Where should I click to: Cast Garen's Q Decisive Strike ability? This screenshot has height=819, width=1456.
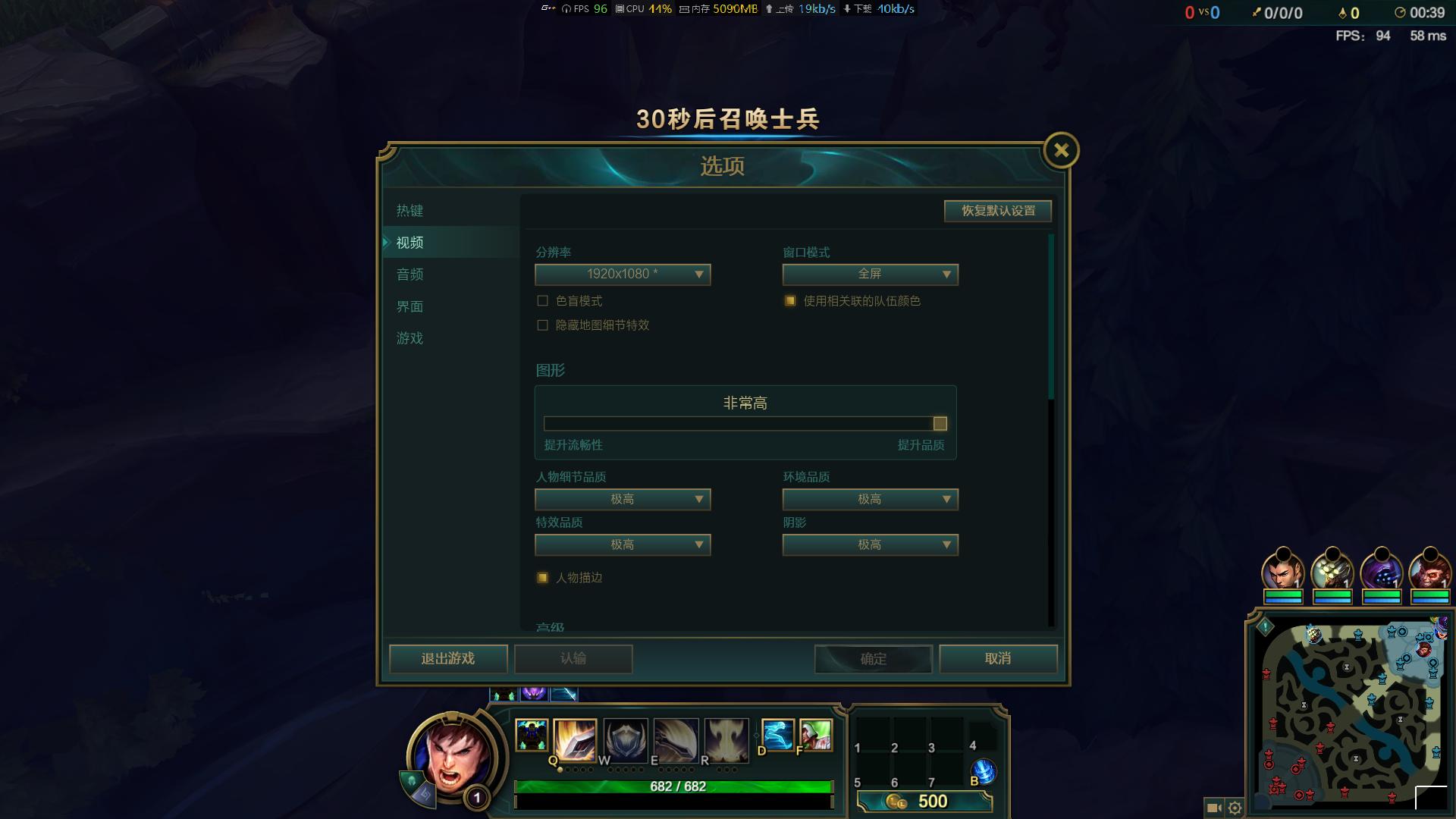click(x=573, y=739)
